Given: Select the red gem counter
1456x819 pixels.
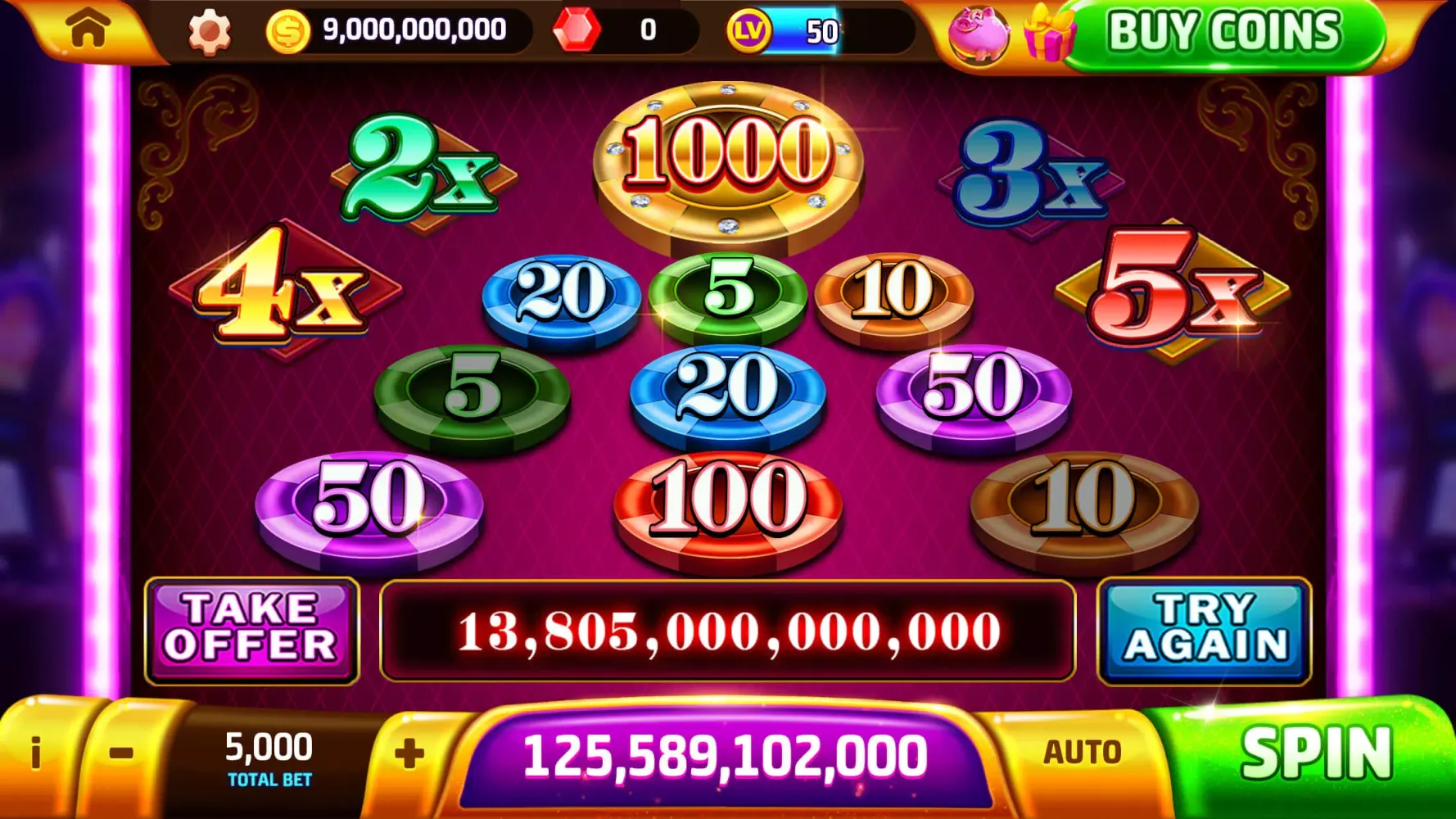Looking at the screenshot, I should [x=578, y=31].
